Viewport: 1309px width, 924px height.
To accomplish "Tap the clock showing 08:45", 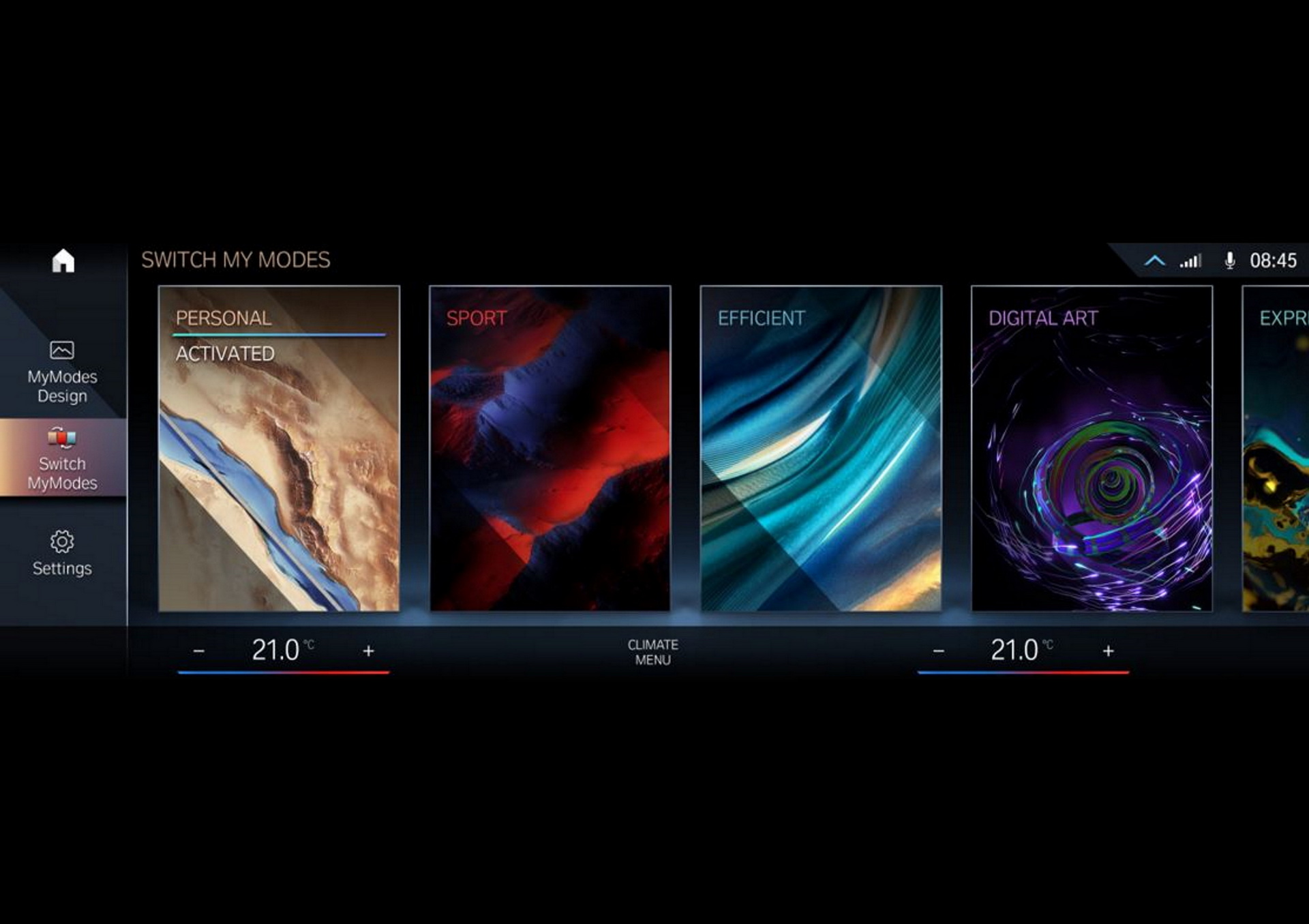I will pyautogui.click(x=1272, y=260).
